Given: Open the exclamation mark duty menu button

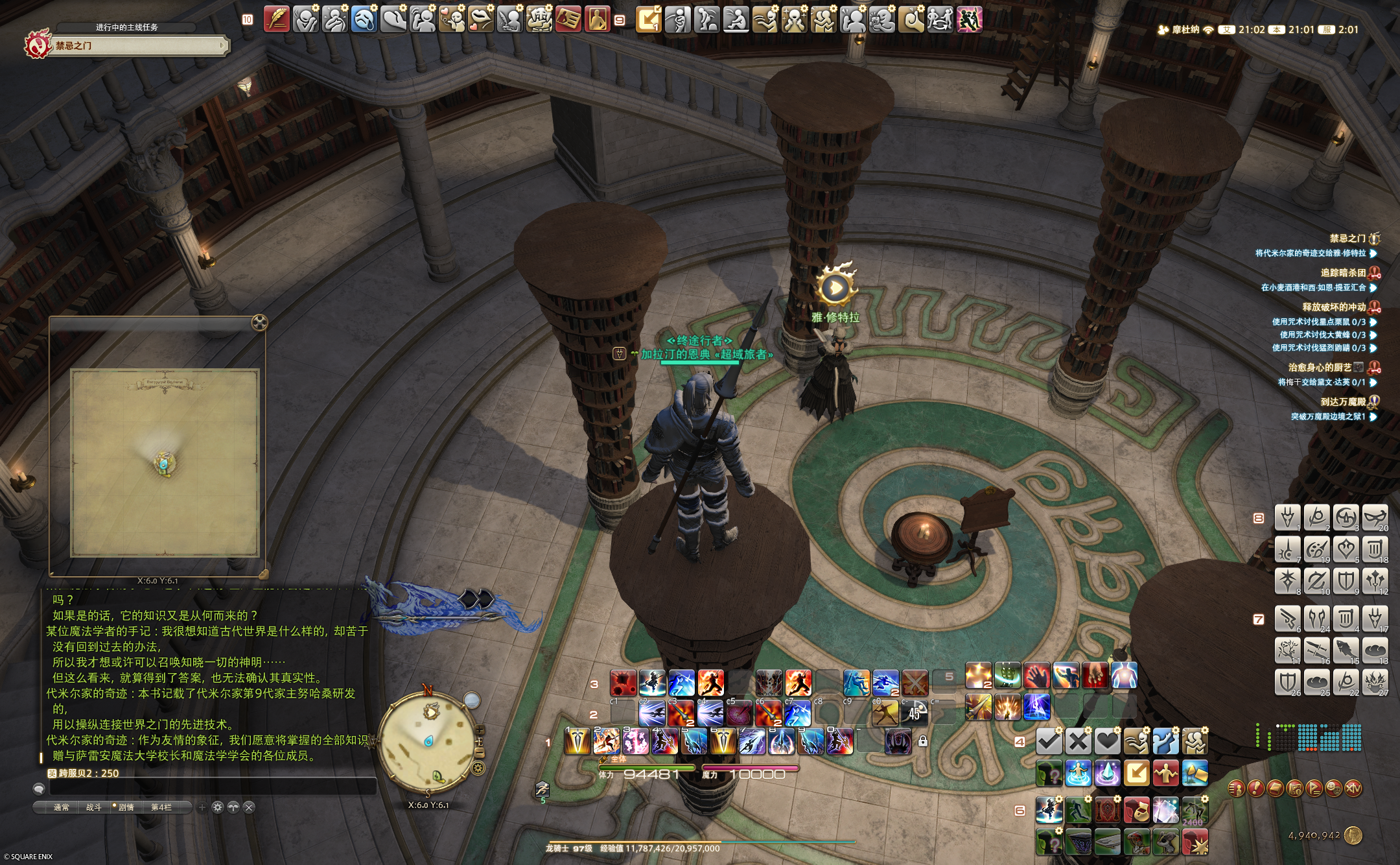Looking at the screenshot, I should (x=1255, y=788).
